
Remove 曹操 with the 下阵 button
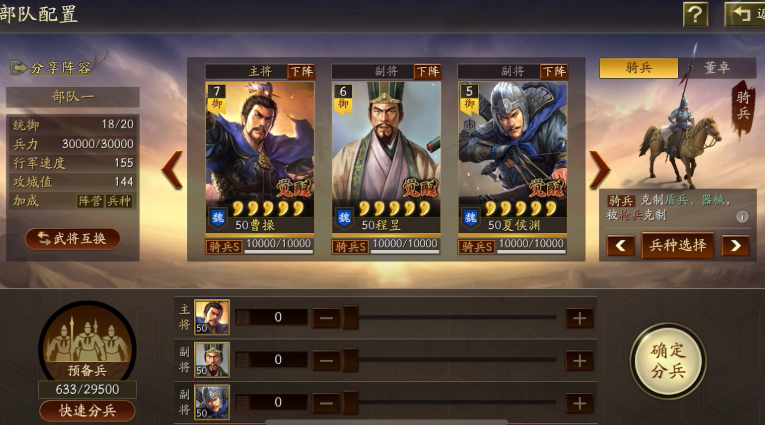click(x=301, y=71)
